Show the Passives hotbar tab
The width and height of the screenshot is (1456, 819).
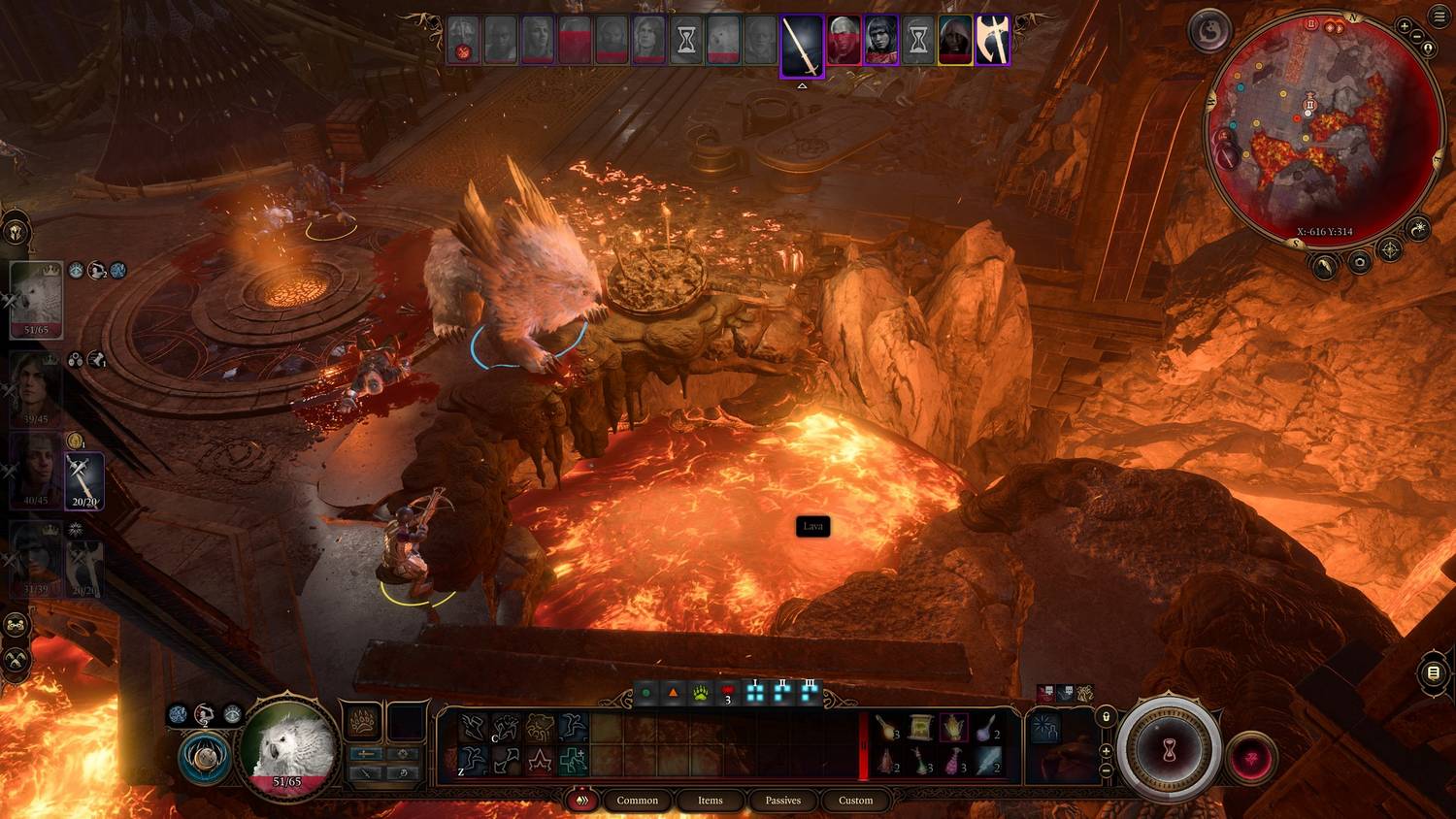pyautogui.click(x=782, y=801)
